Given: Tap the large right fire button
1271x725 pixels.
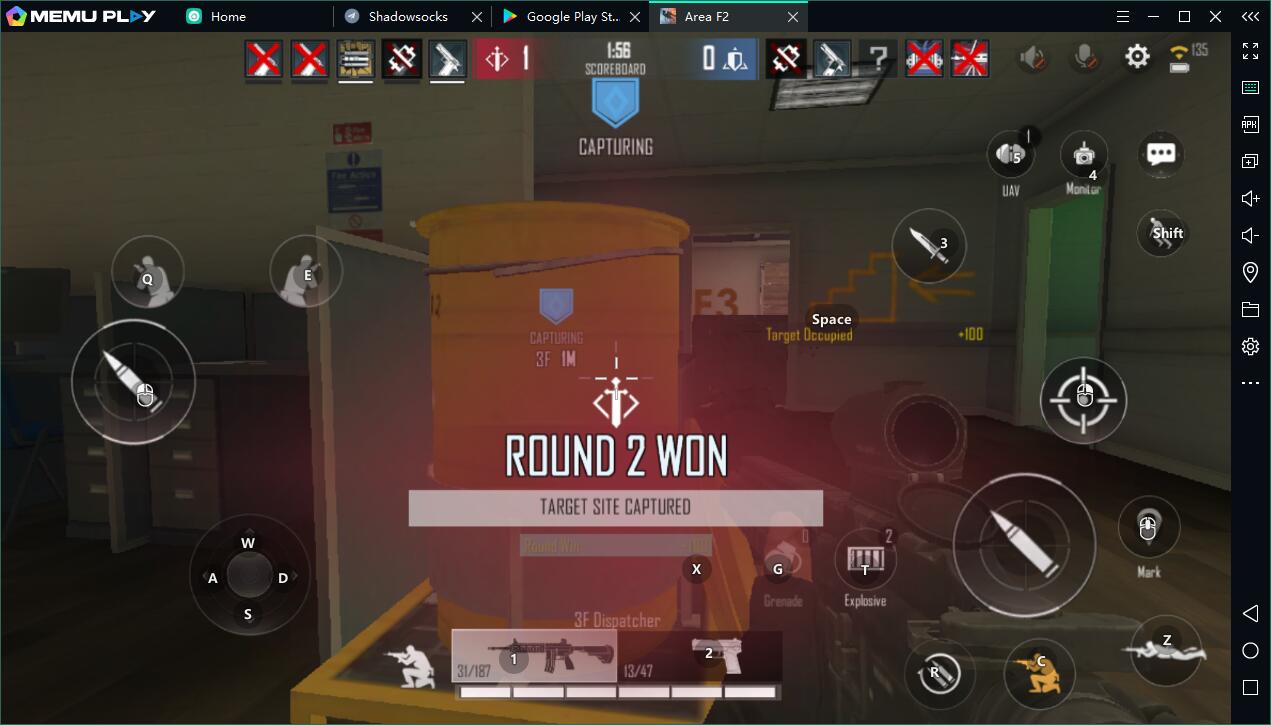Looking at the screenshot, I should tap(1024, 545).
